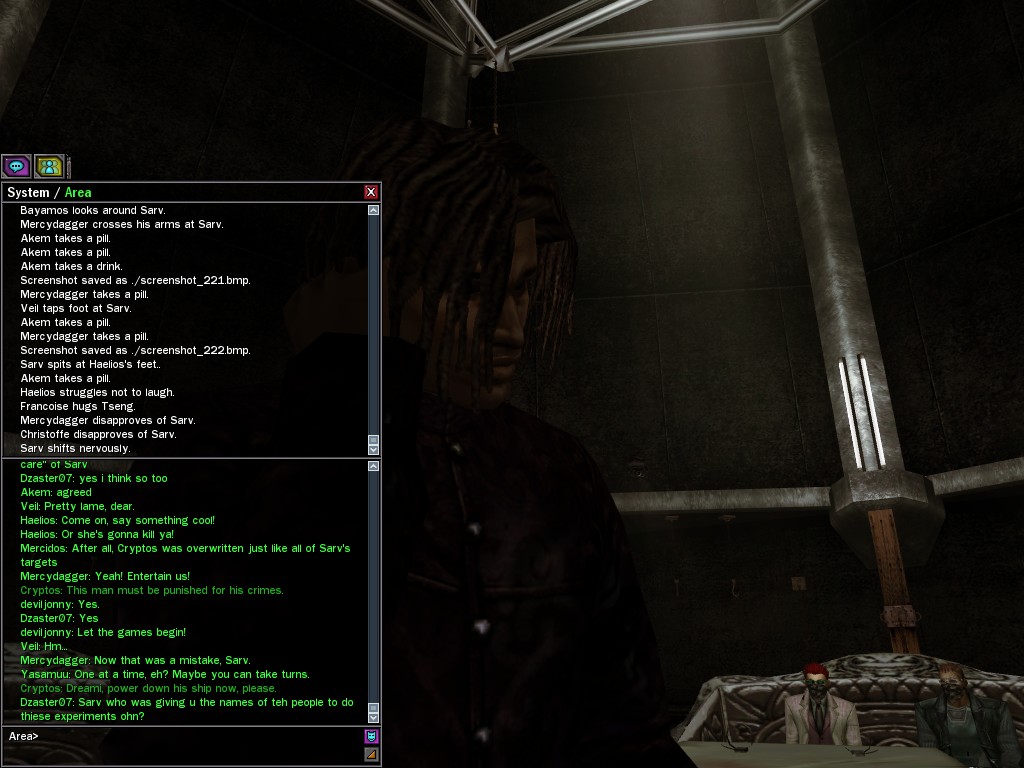Open the yellow people group icon
Viewport: 1024px width, 768px height.
[49, 166]
